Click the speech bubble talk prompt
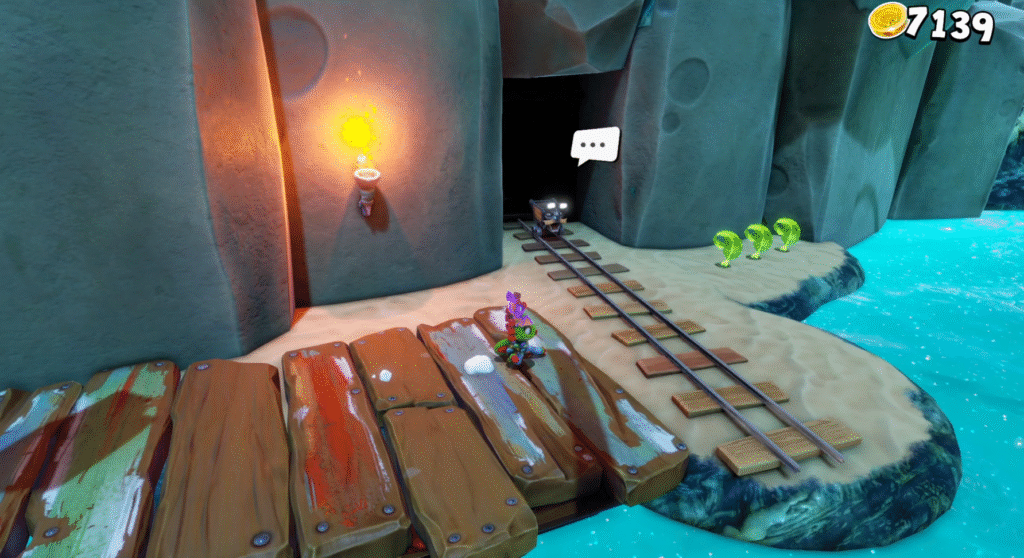1024x558 pixels. point(595,145)
